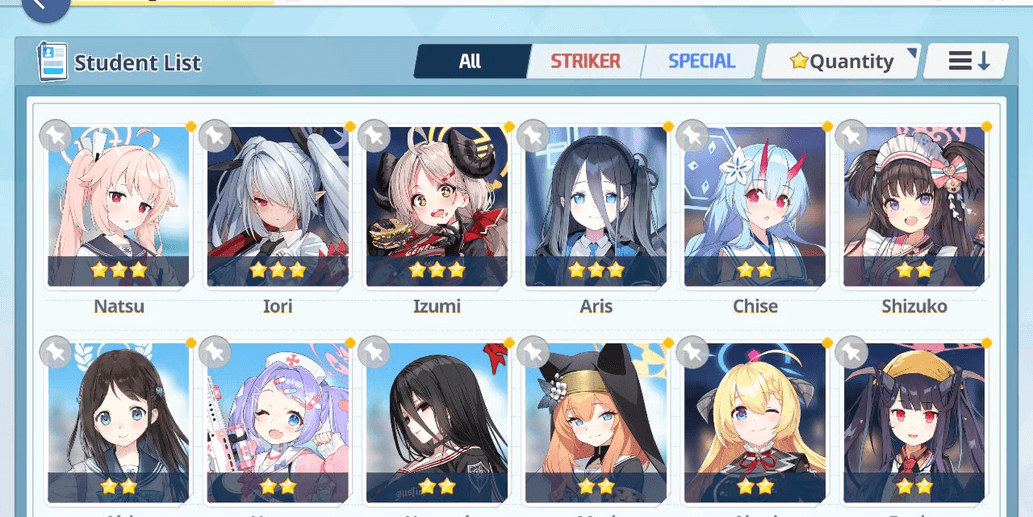Choose the orange-haired nun student card

click(596, 423)
